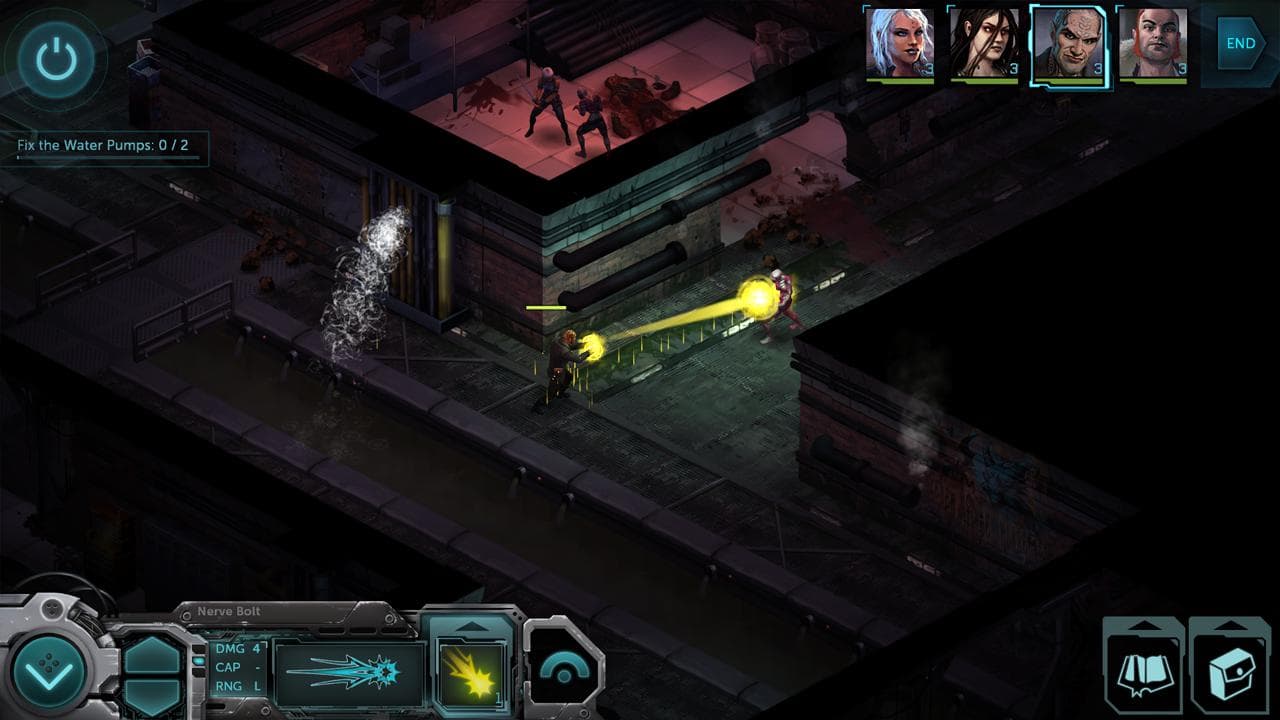Click END to finish the turn
The image size is (1280, 720).
coord(1238,43)
